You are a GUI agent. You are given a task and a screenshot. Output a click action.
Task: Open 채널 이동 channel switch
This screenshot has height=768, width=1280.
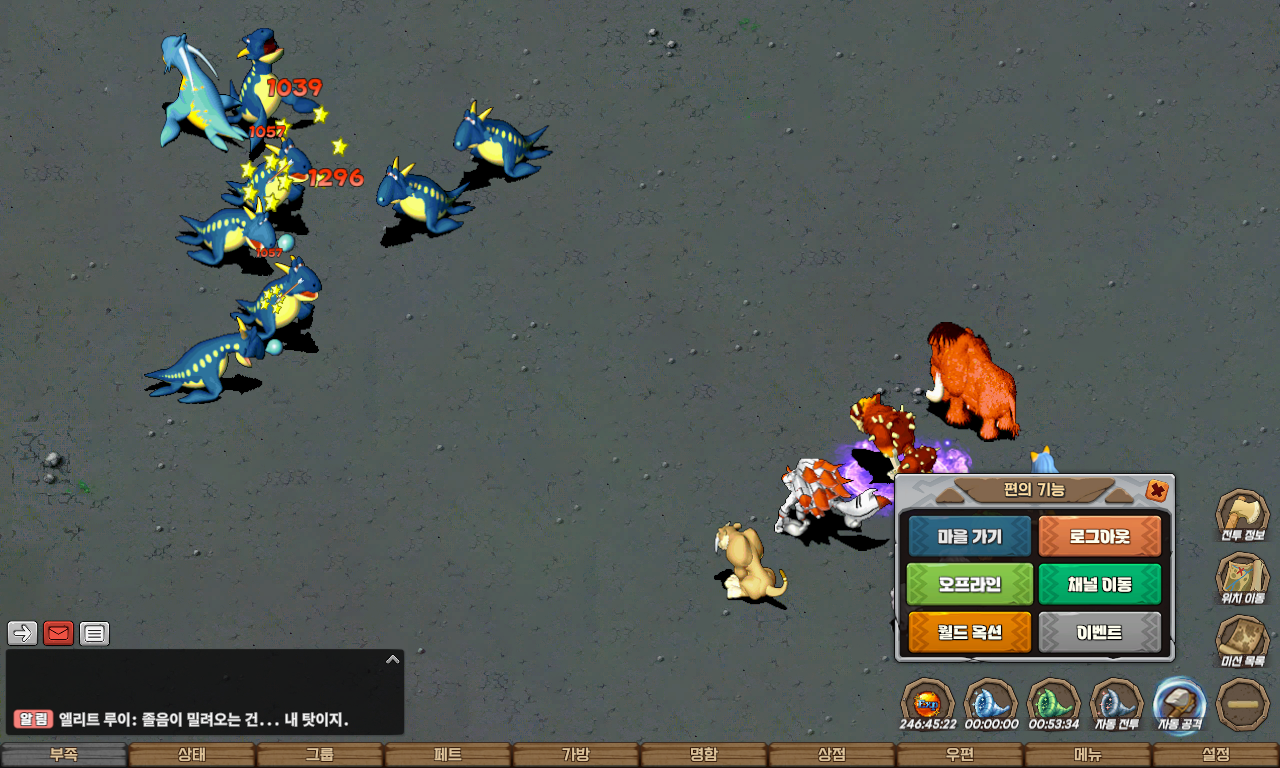click(1099, 584)
